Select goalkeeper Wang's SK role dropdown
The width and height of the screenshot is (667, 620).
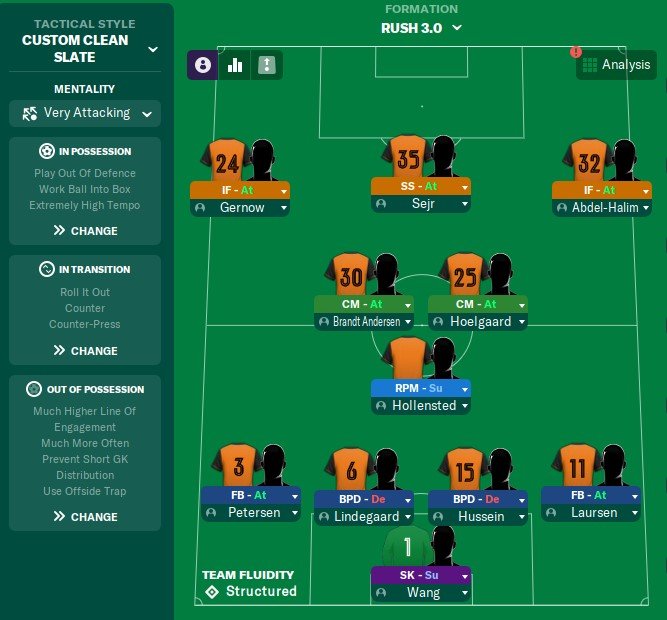(420, 575)
